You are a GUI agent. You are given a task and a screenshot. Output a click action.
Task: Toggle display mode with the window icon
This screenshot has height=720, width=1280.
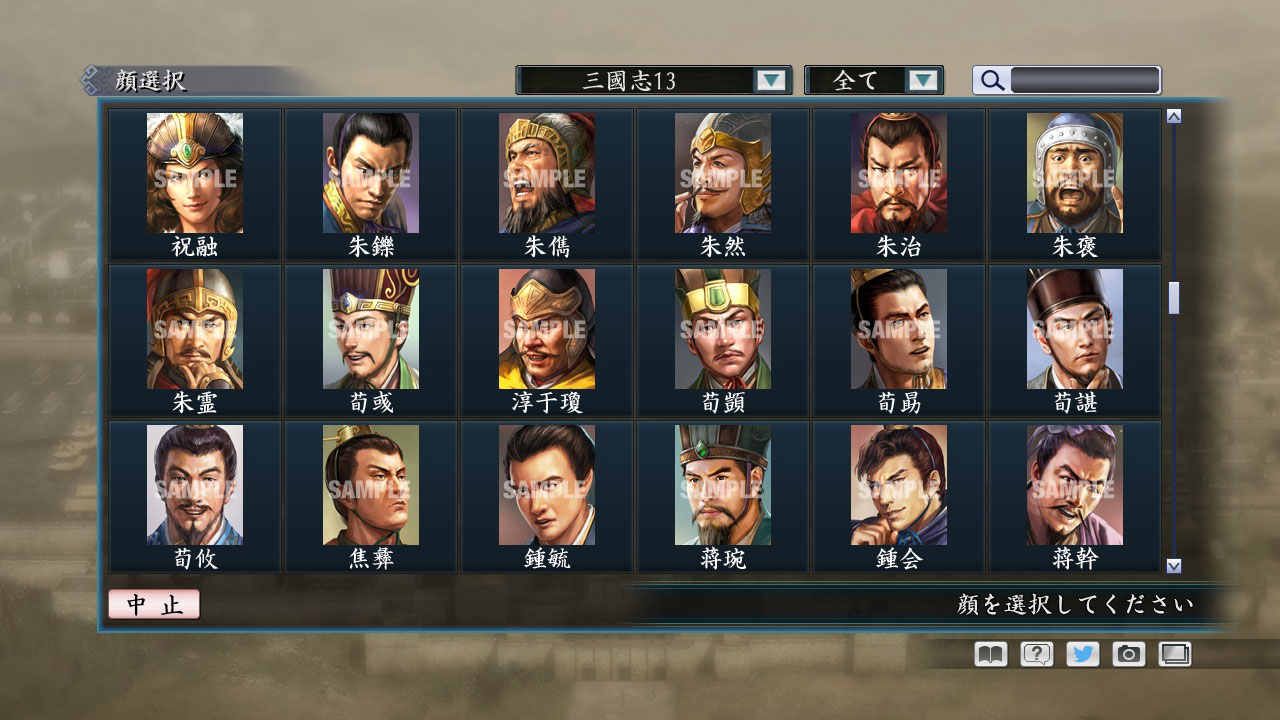pos(1174,654)
